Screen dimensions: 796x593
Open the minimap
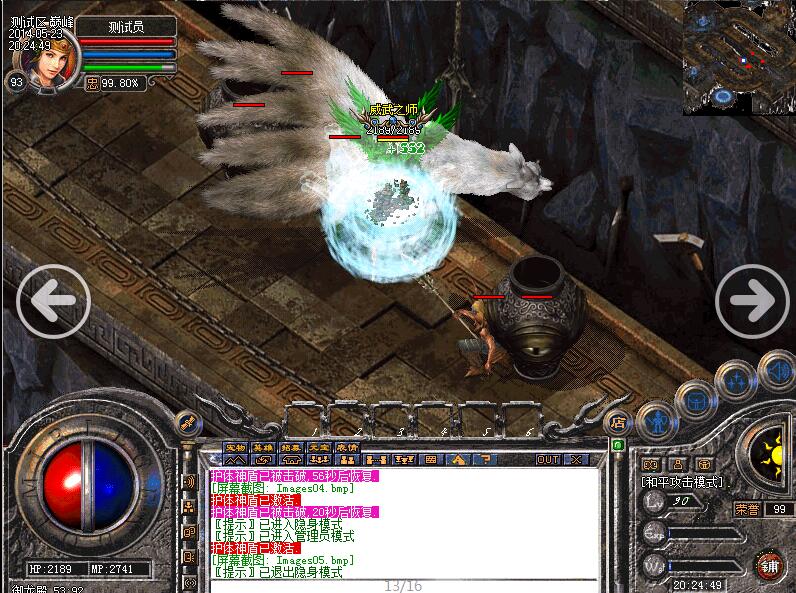pos(738,57)
